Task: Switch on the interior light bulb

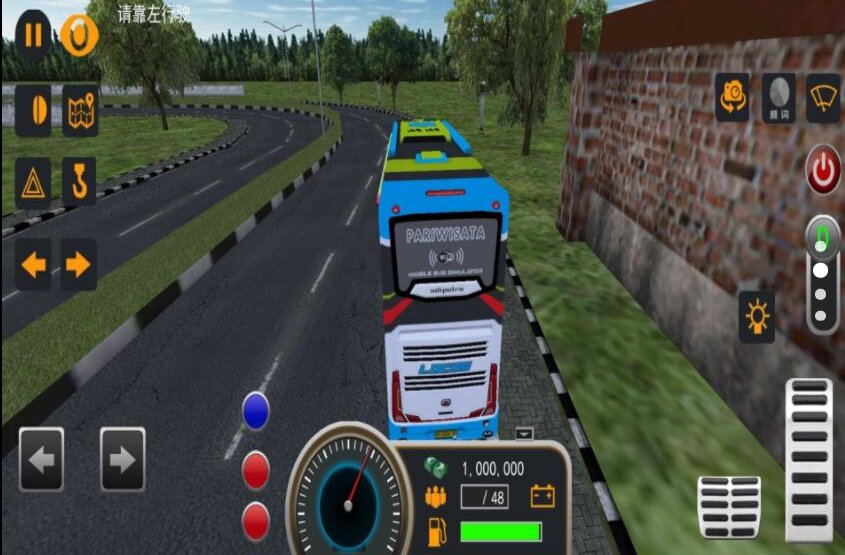Action: 757,317
